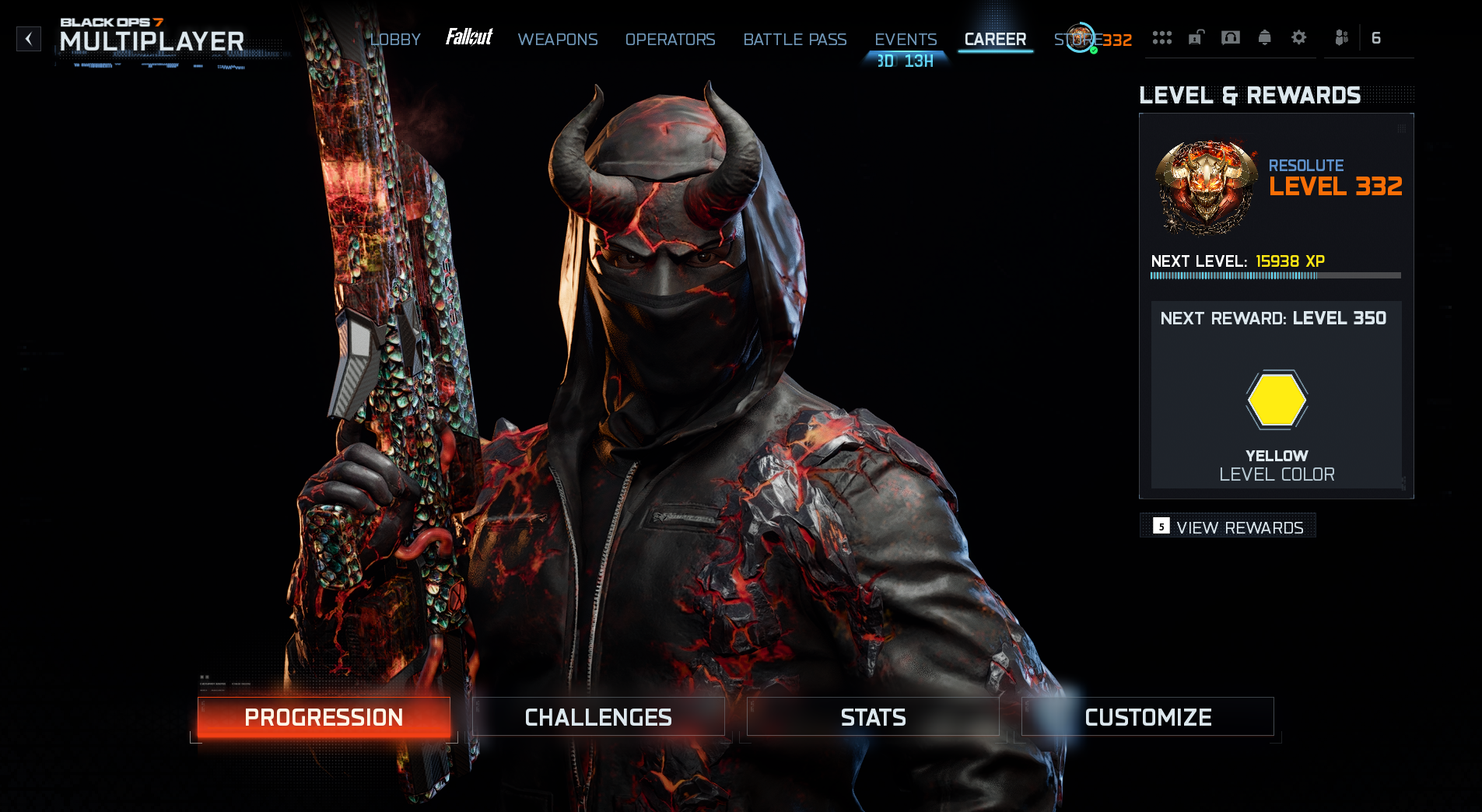The height and width of the screenshot is (812, 1482).
Task: View the Stats section
Action: point(873,717)
